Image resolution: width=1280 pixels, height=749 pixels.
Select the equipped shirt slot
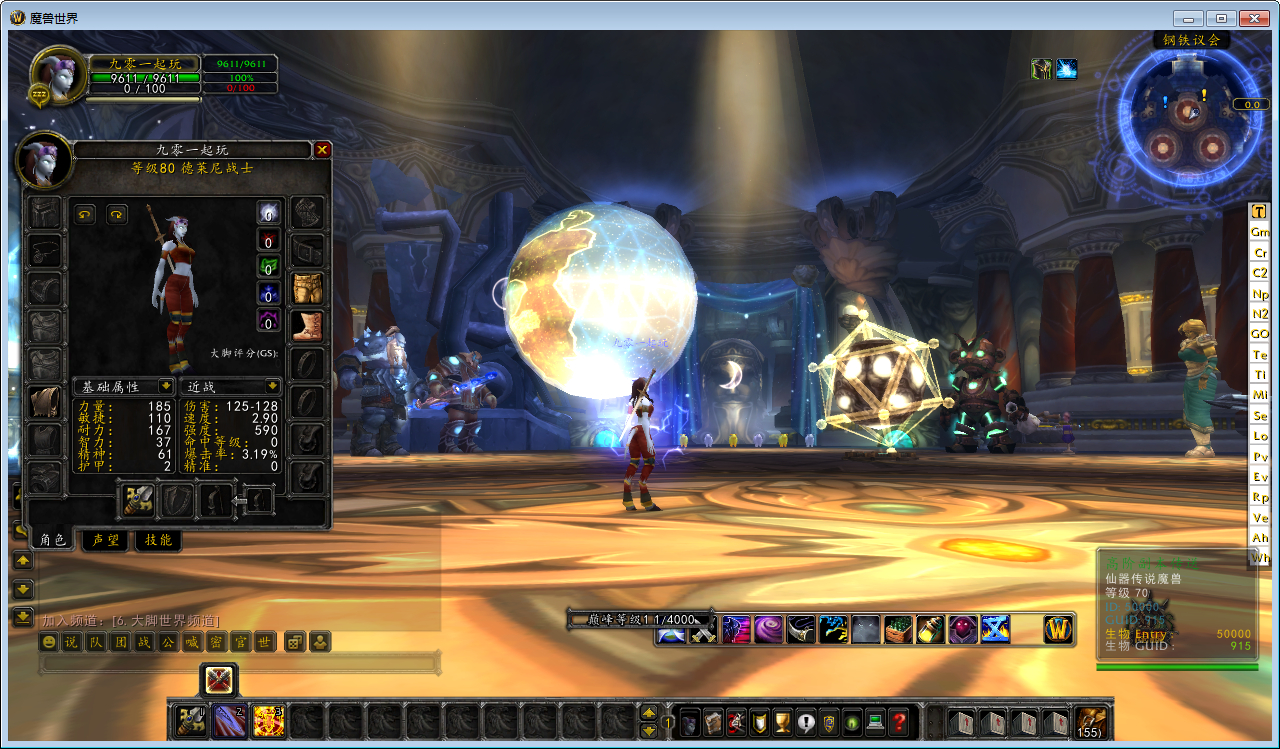tap(45, 401)
